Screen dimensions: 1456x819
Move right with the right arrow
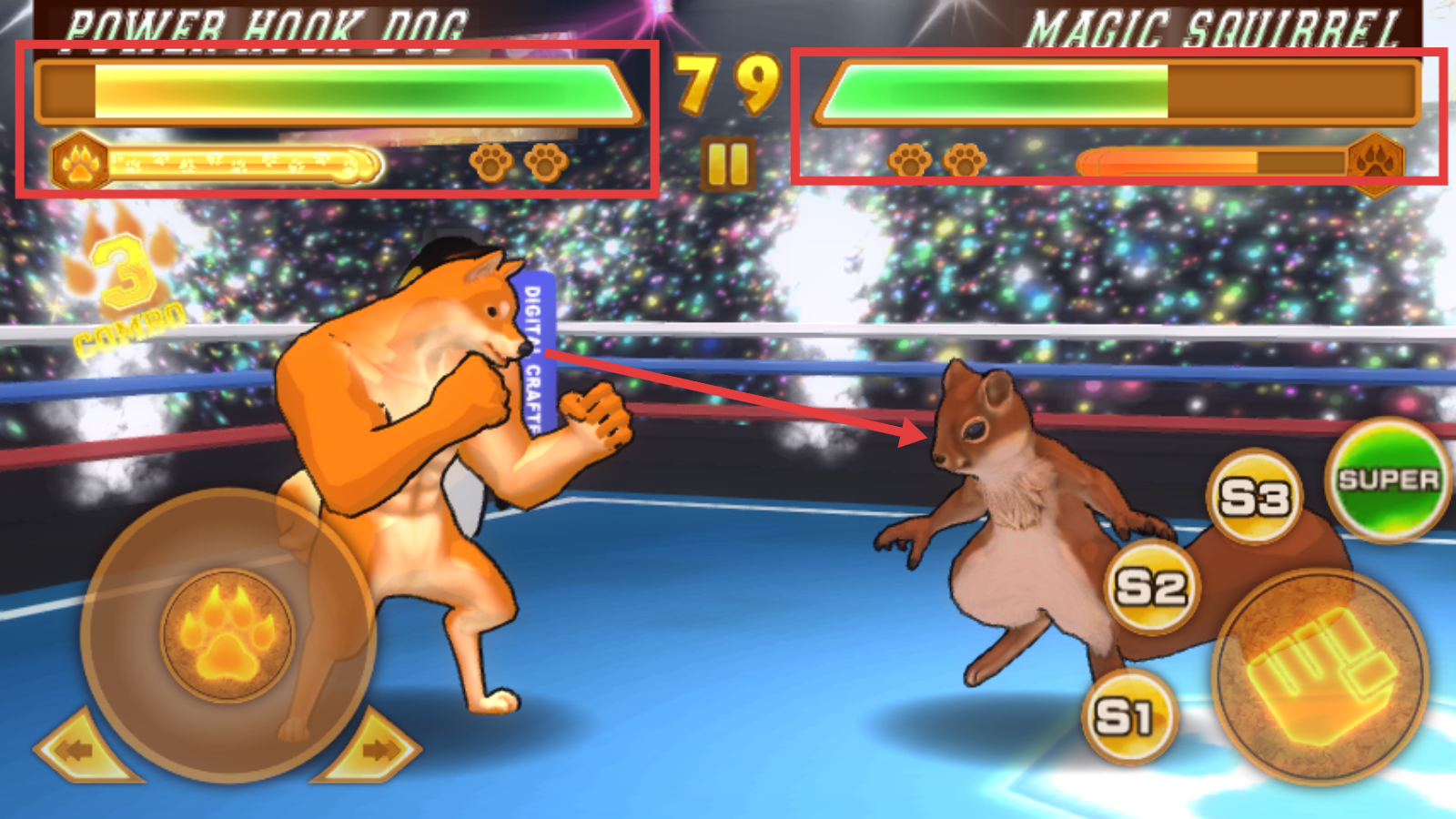[x=375, y=750]
